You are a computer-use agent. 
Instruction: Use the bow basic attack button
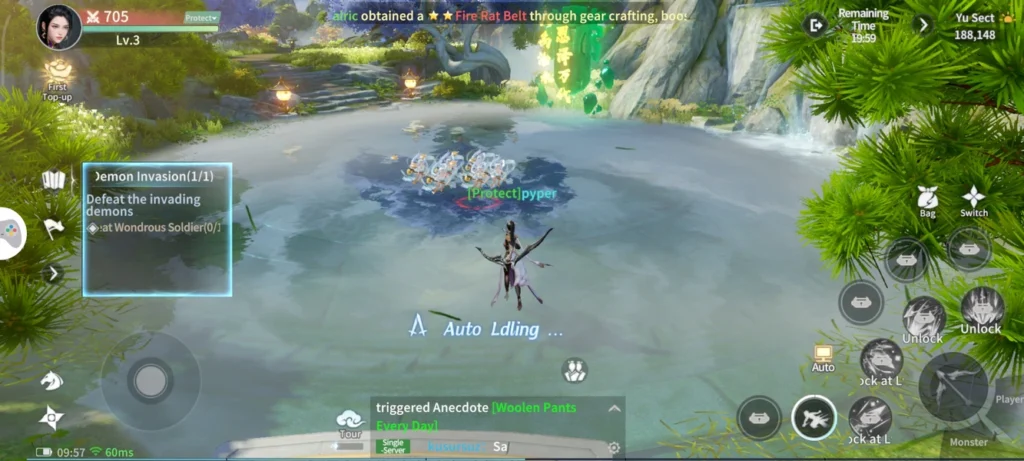[x=953, y=385]
